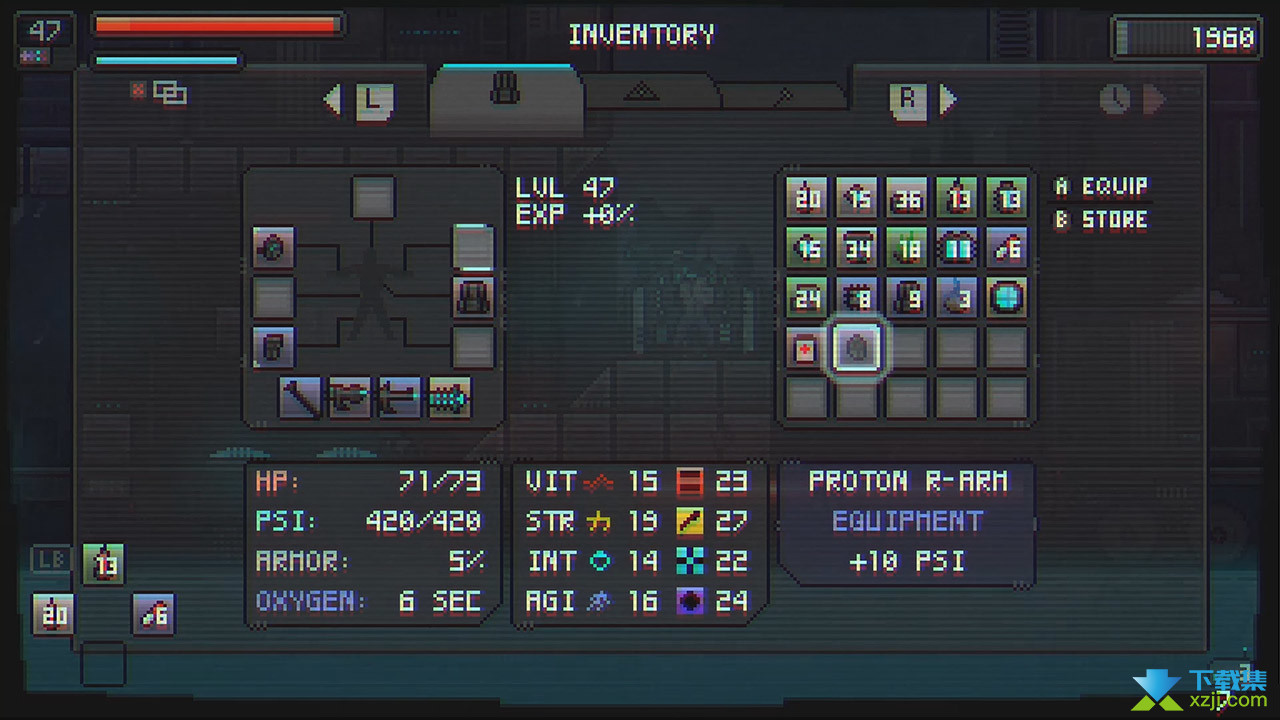This screenshot has height=720, width=1280.
Task: Choose the equipped melee blade weapon slot
Action: [x=300, y=398]
